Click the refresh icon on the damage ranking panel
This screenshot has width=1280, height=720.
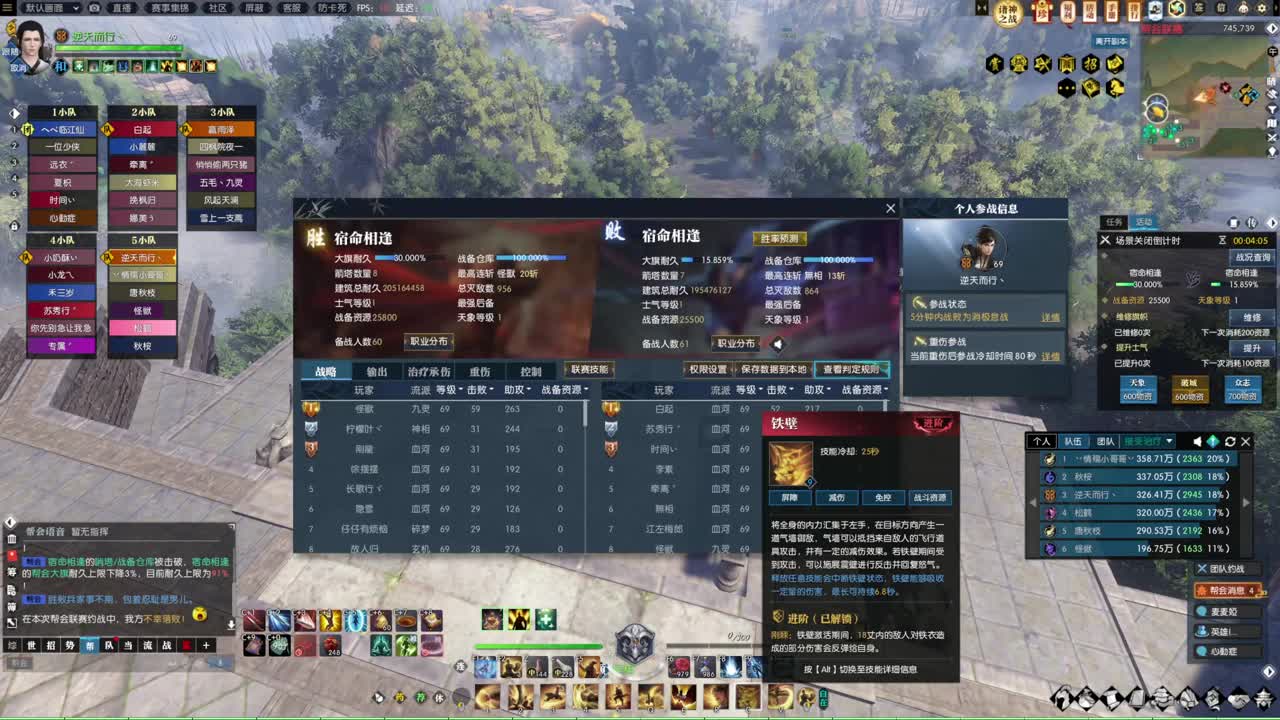(x=1231, y=441)
